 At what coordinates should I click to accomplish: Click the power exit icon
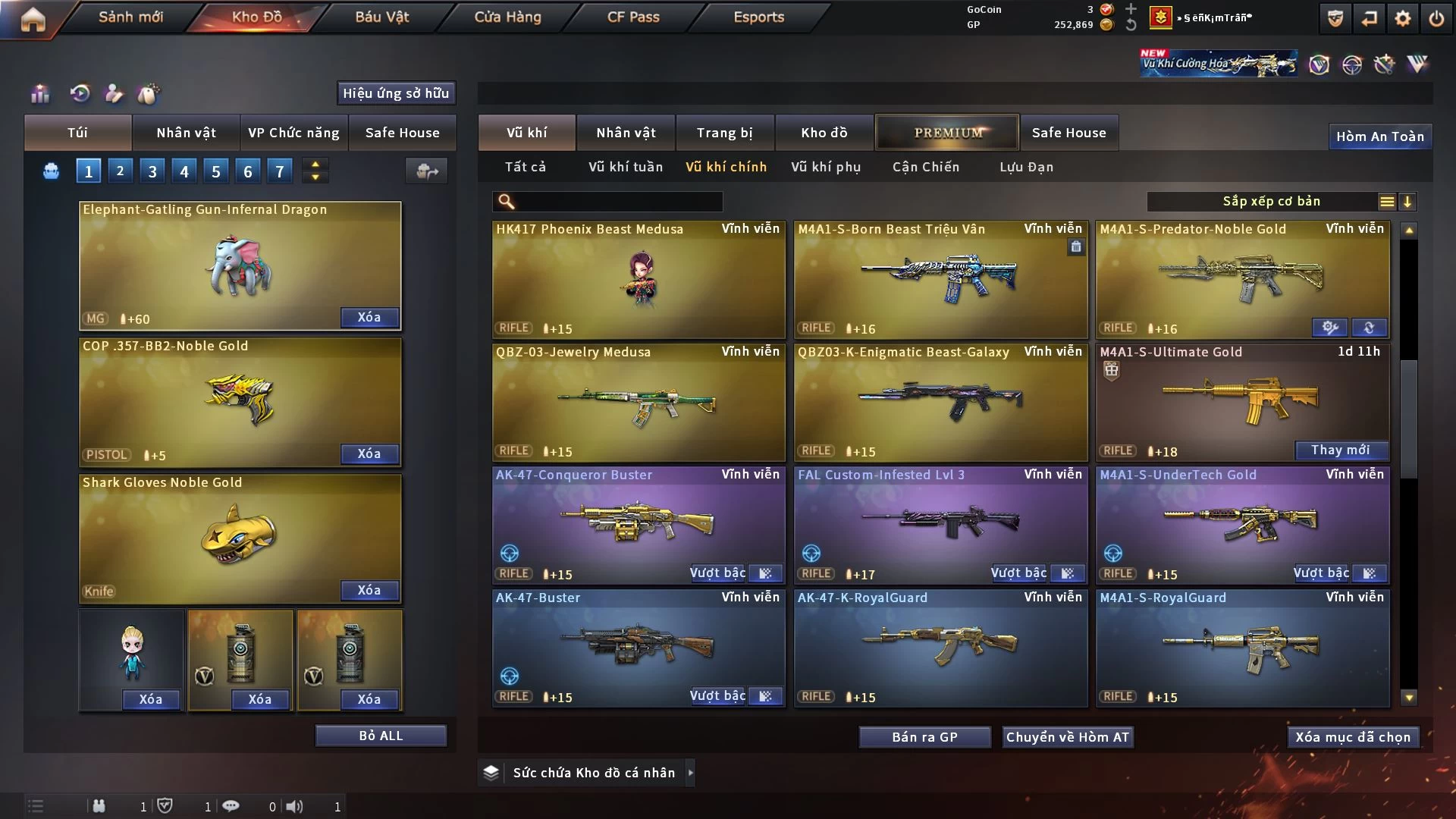pos(1436,18)
